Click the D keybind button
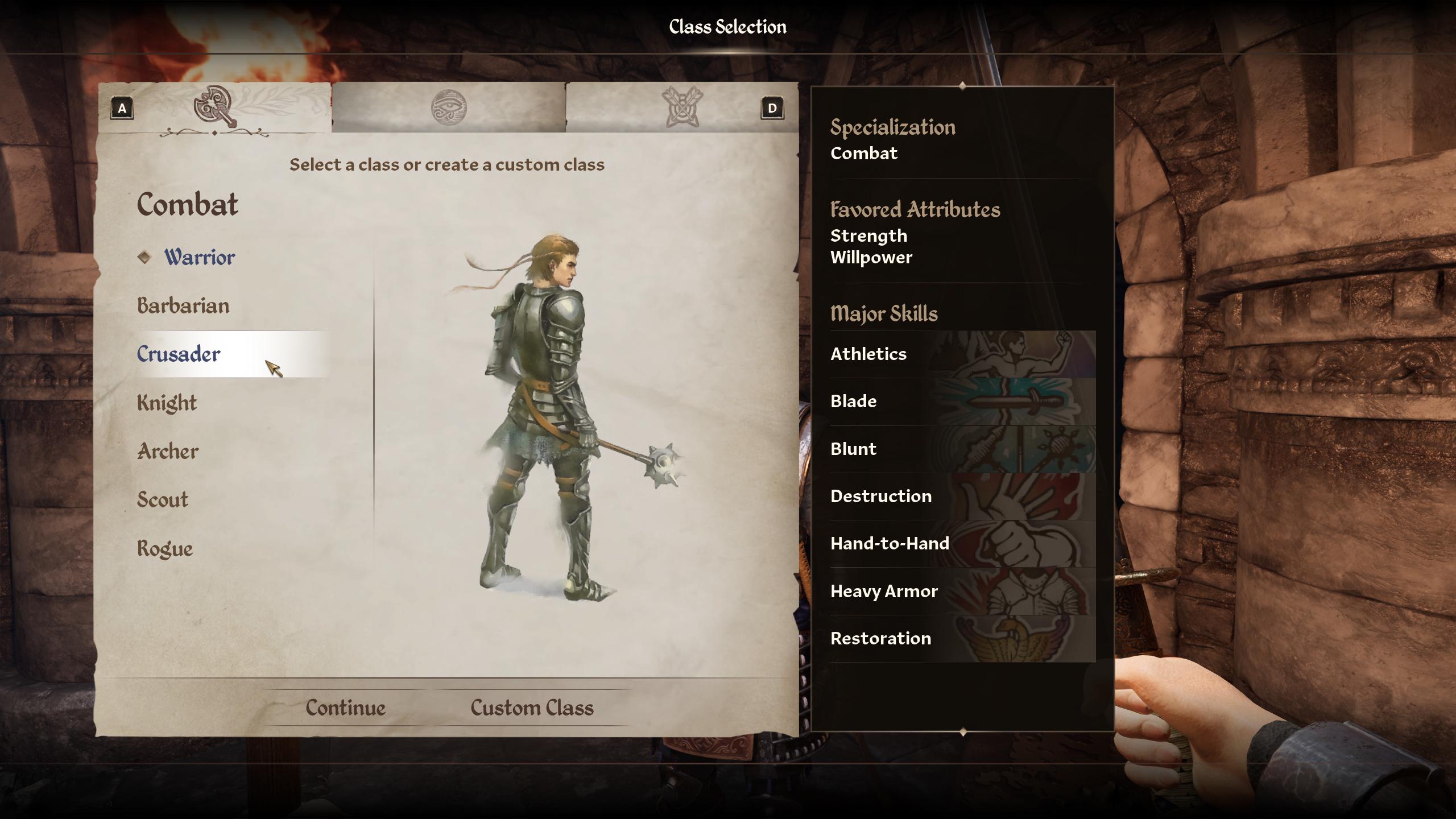 click(x=772, y=109)
